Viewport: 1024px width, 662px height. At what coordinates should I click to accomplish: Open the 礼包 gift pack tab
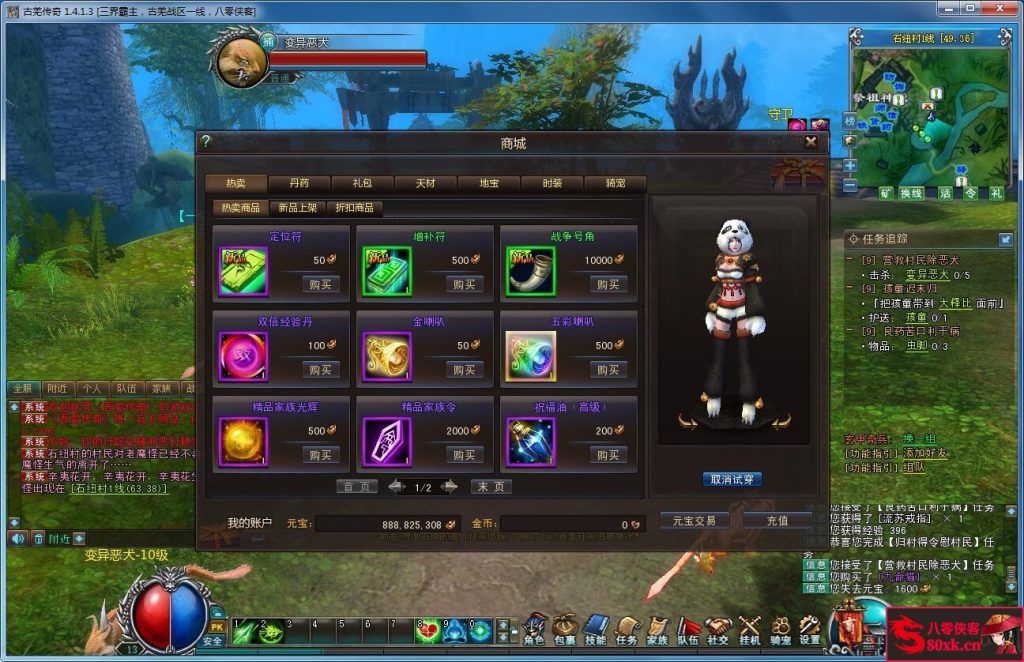(362, 184)
